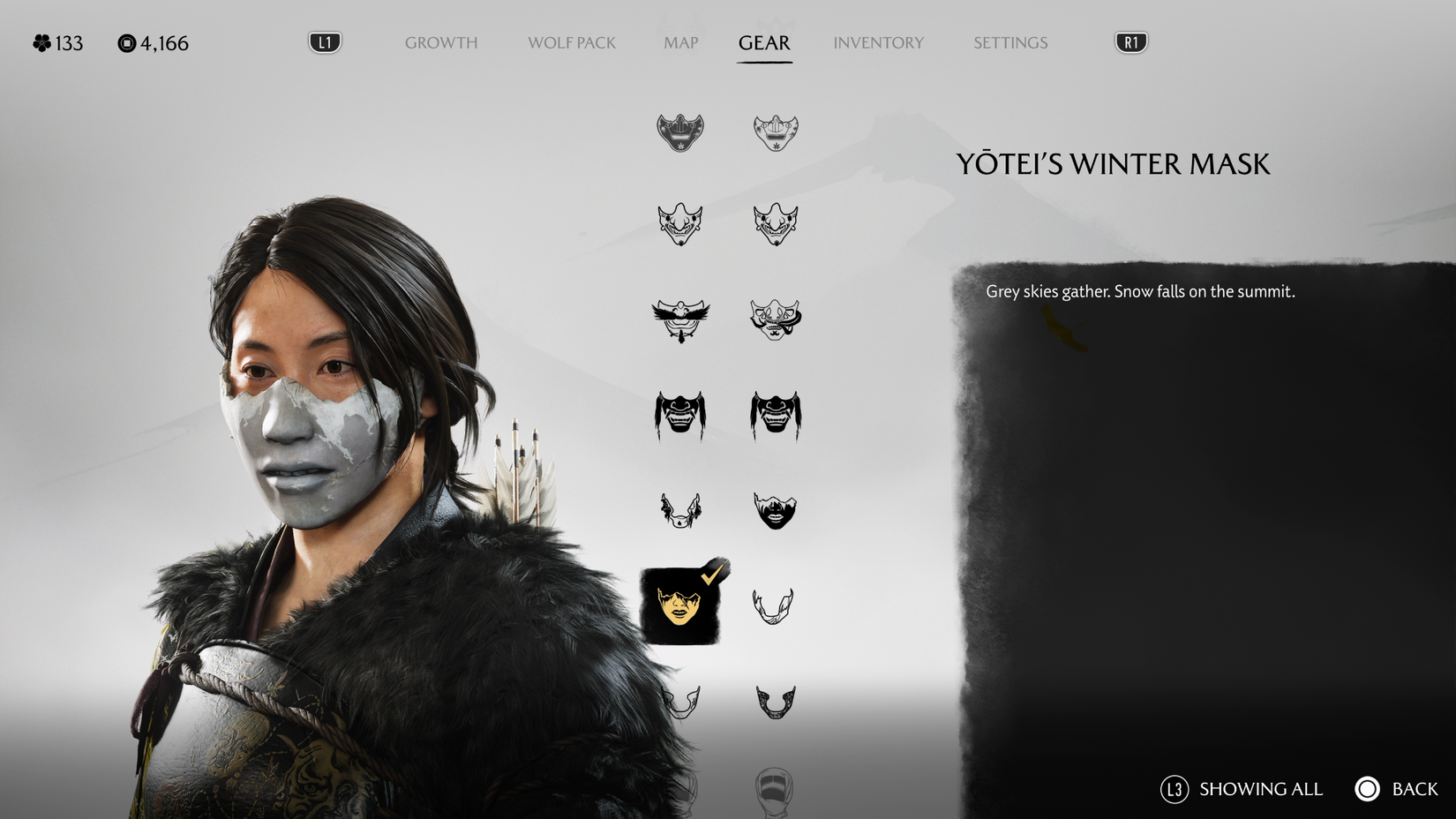Select the horned oni mask in the second row
The height and width of the screenshot is (819, 1456).
[679, 222]
